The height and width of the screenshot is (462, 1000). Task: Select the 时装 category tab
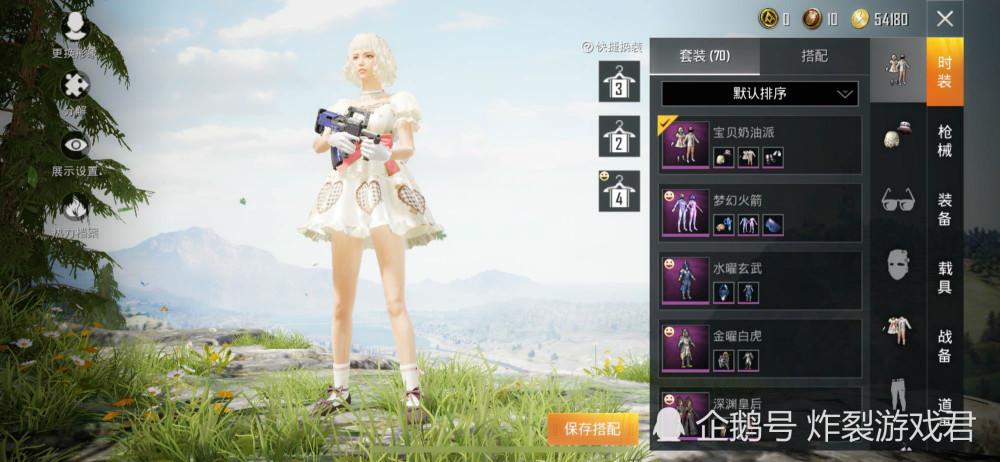point(945,72)
